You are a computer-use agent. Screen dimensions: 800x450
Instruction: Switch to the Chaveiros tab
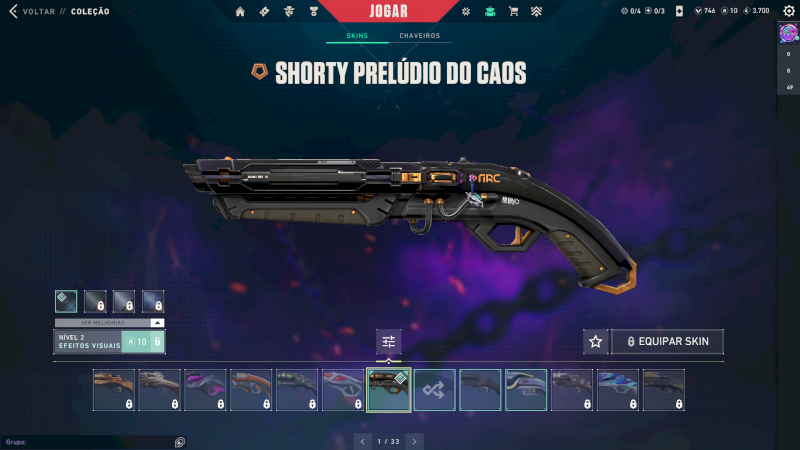tap(420, 36)
